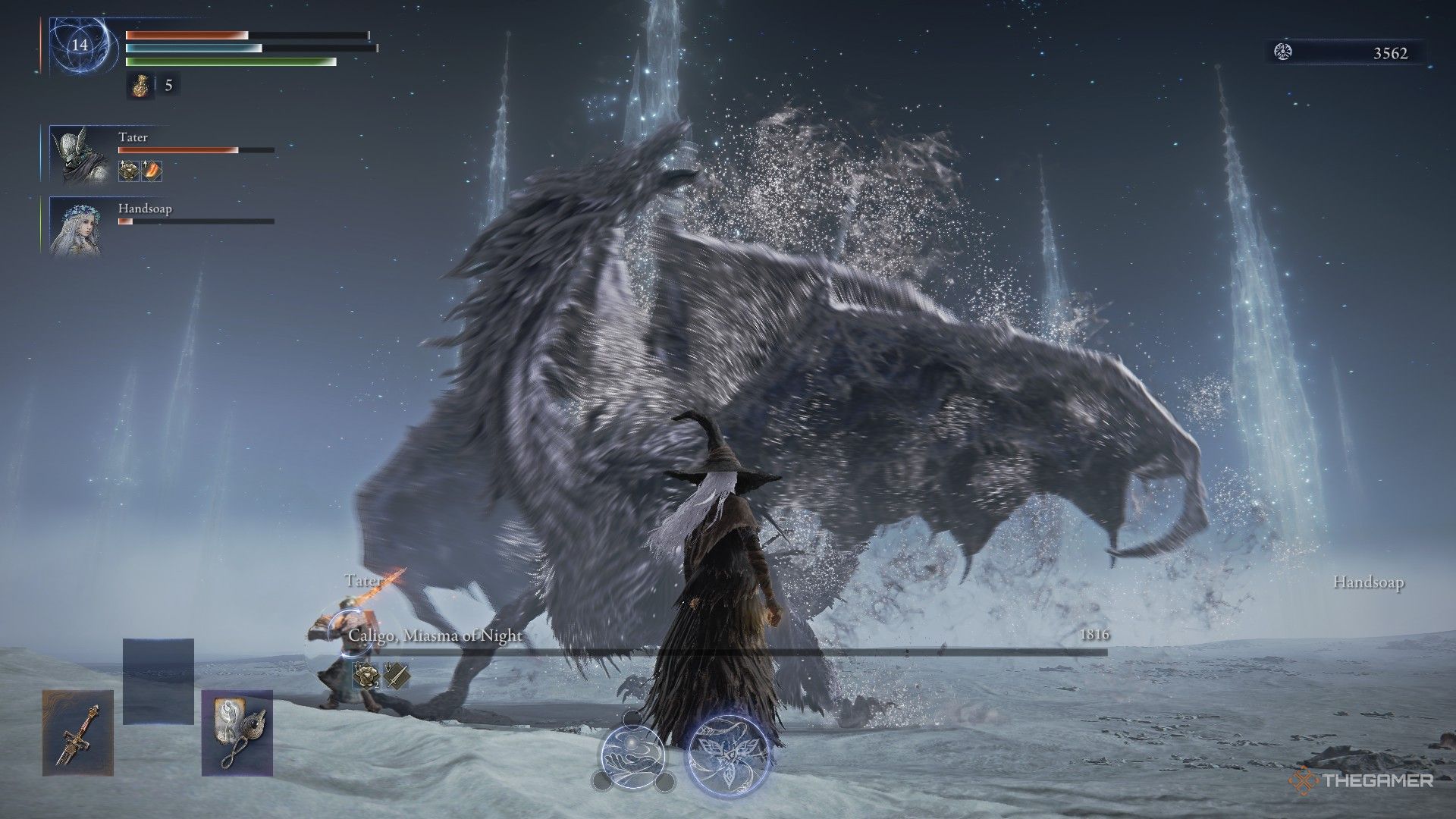This screenshot has height=819, width=1456.
Task: Select Tater's meat buff icon
Action: (150, 171)
